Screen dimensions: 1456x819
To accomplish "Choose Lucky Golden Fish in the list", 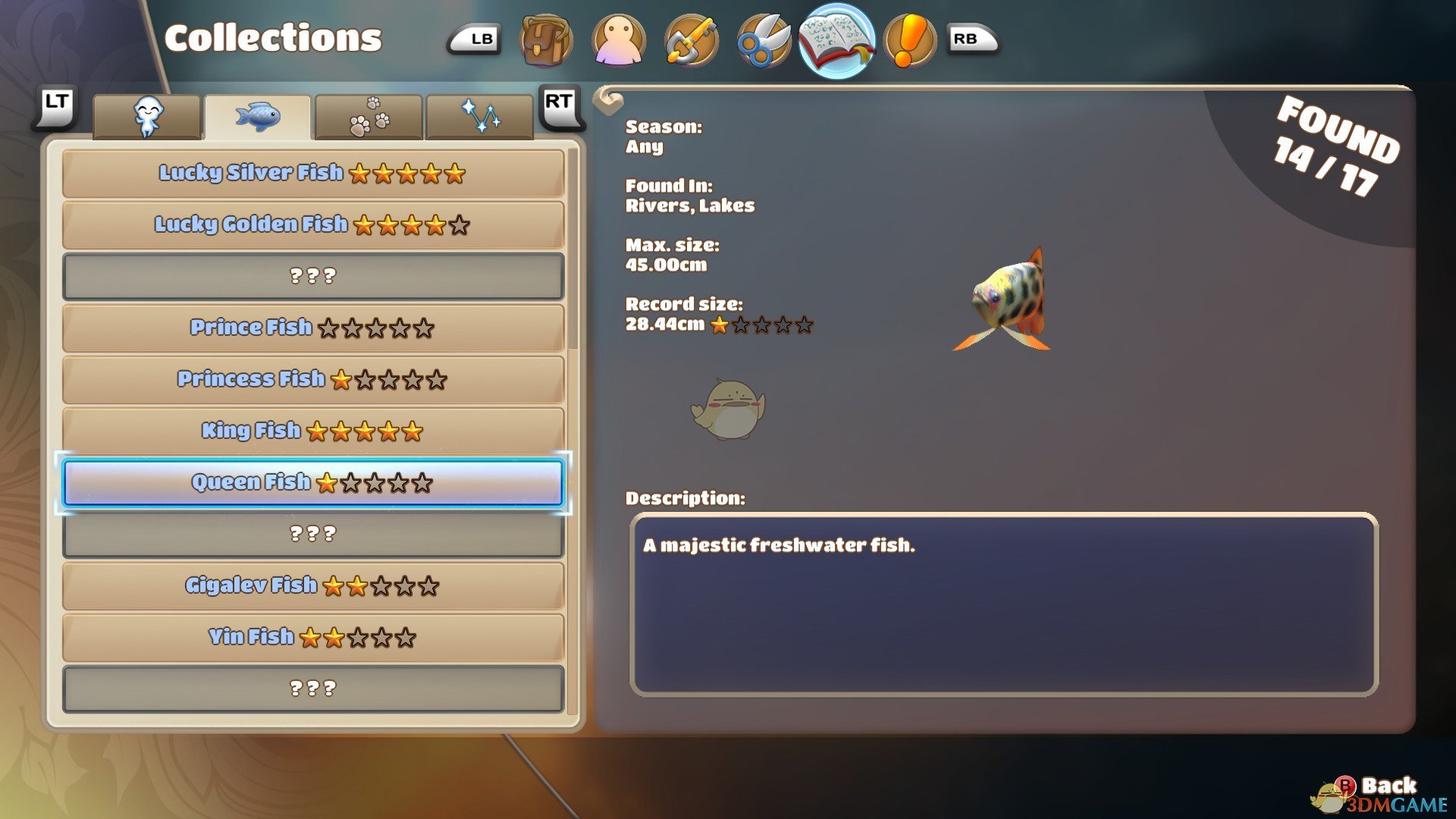I will pos(312,225).
